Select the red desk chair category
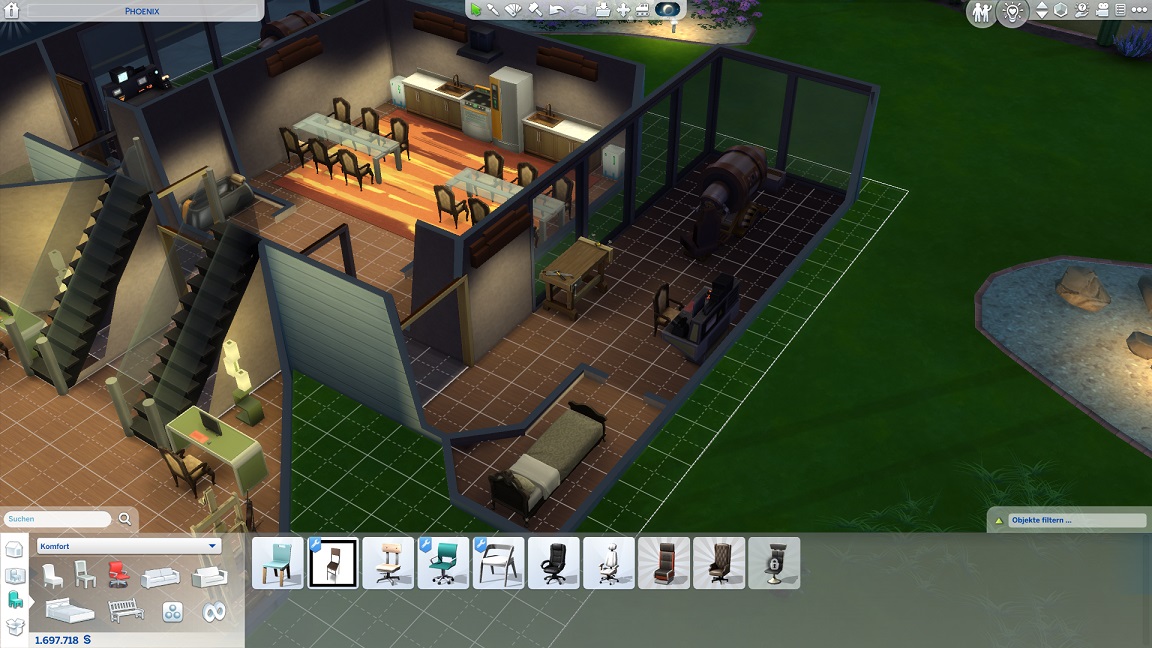Screen dimensions: 1152x648 click(x=118, y=574)
